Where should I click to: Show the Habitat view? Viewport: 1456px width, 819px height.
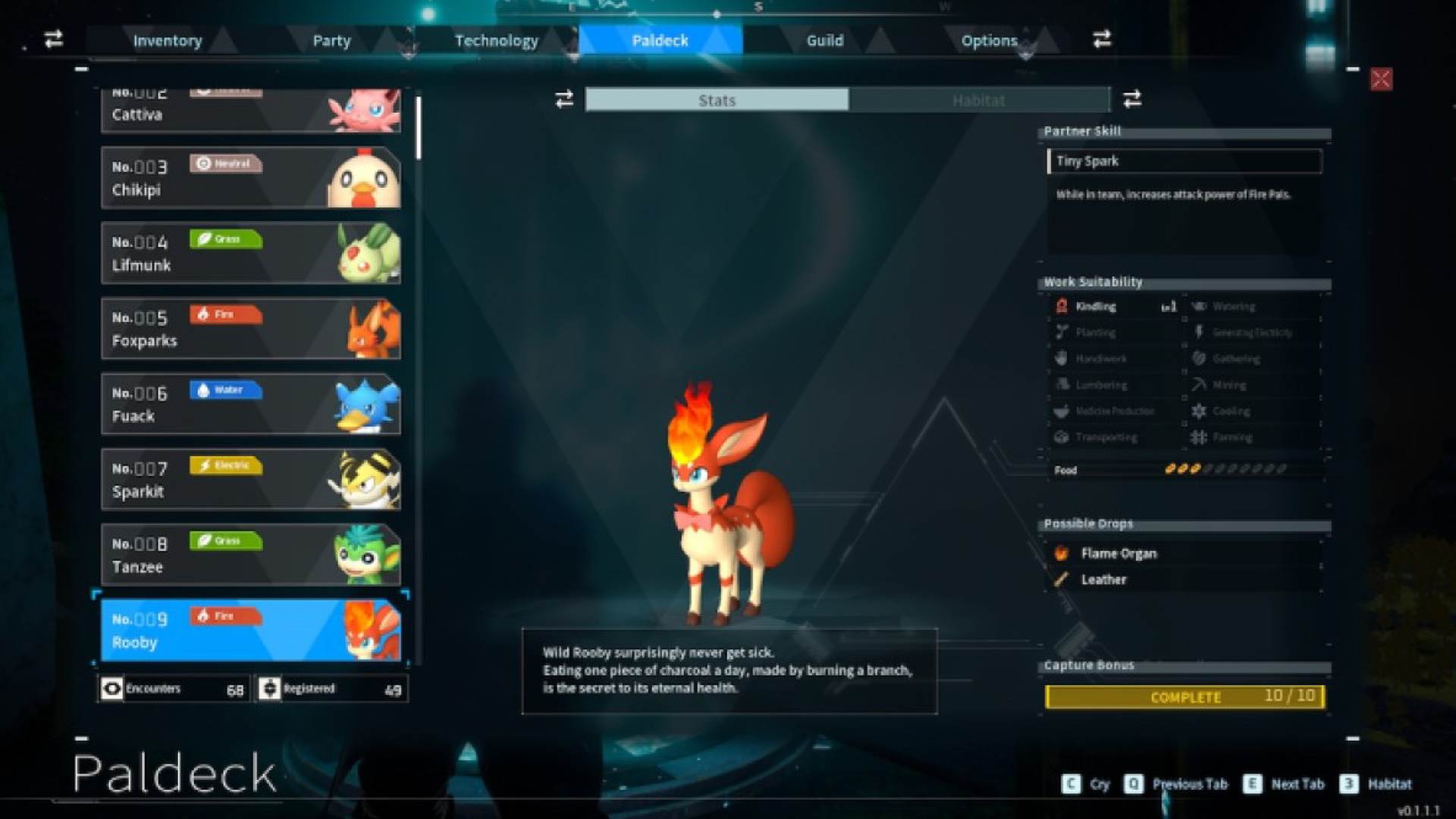point(978,100)
